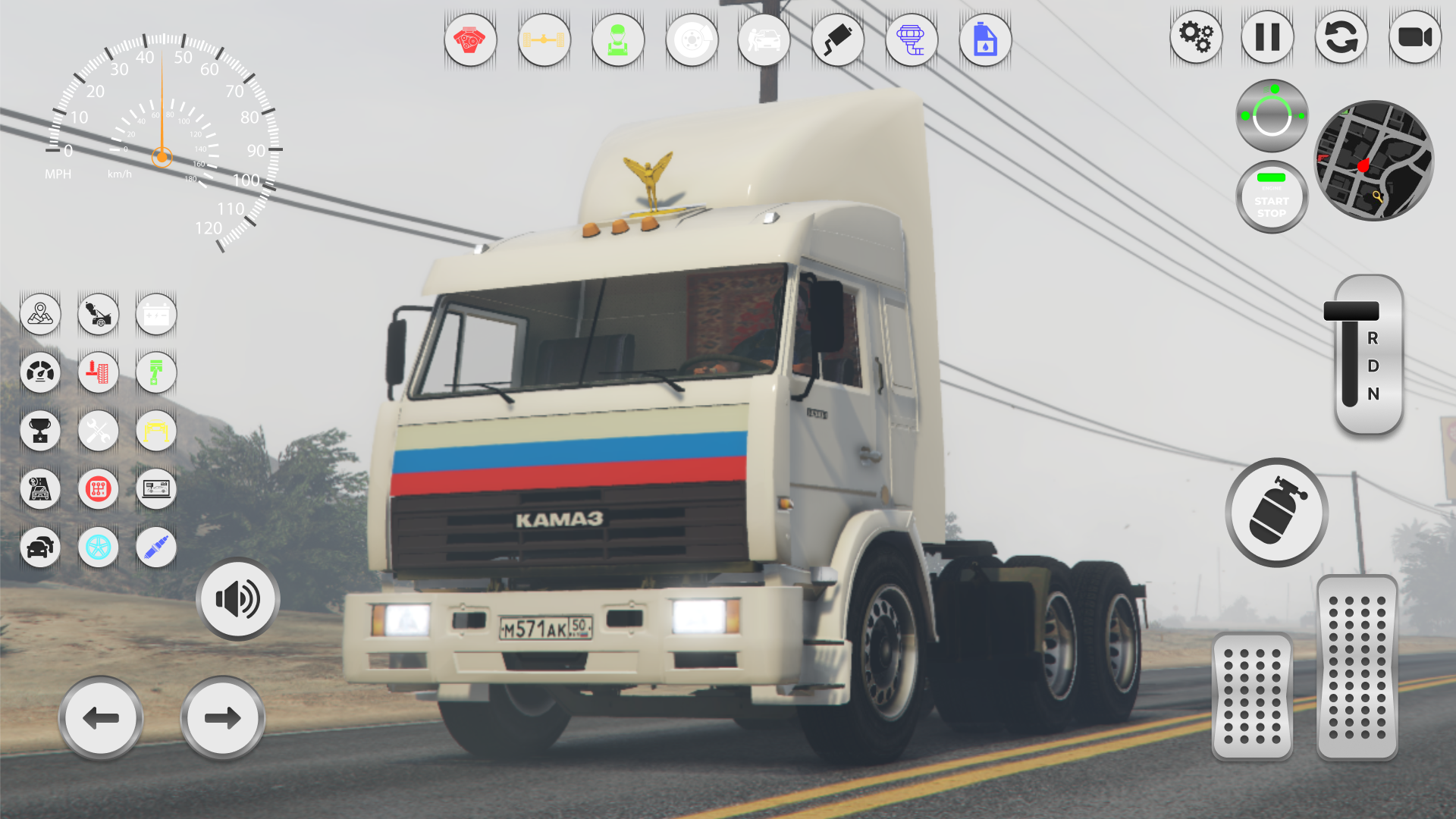Open the air filter upgrade icon
Viewport: 1456px width, 819px height.
[x=912, y=39]
